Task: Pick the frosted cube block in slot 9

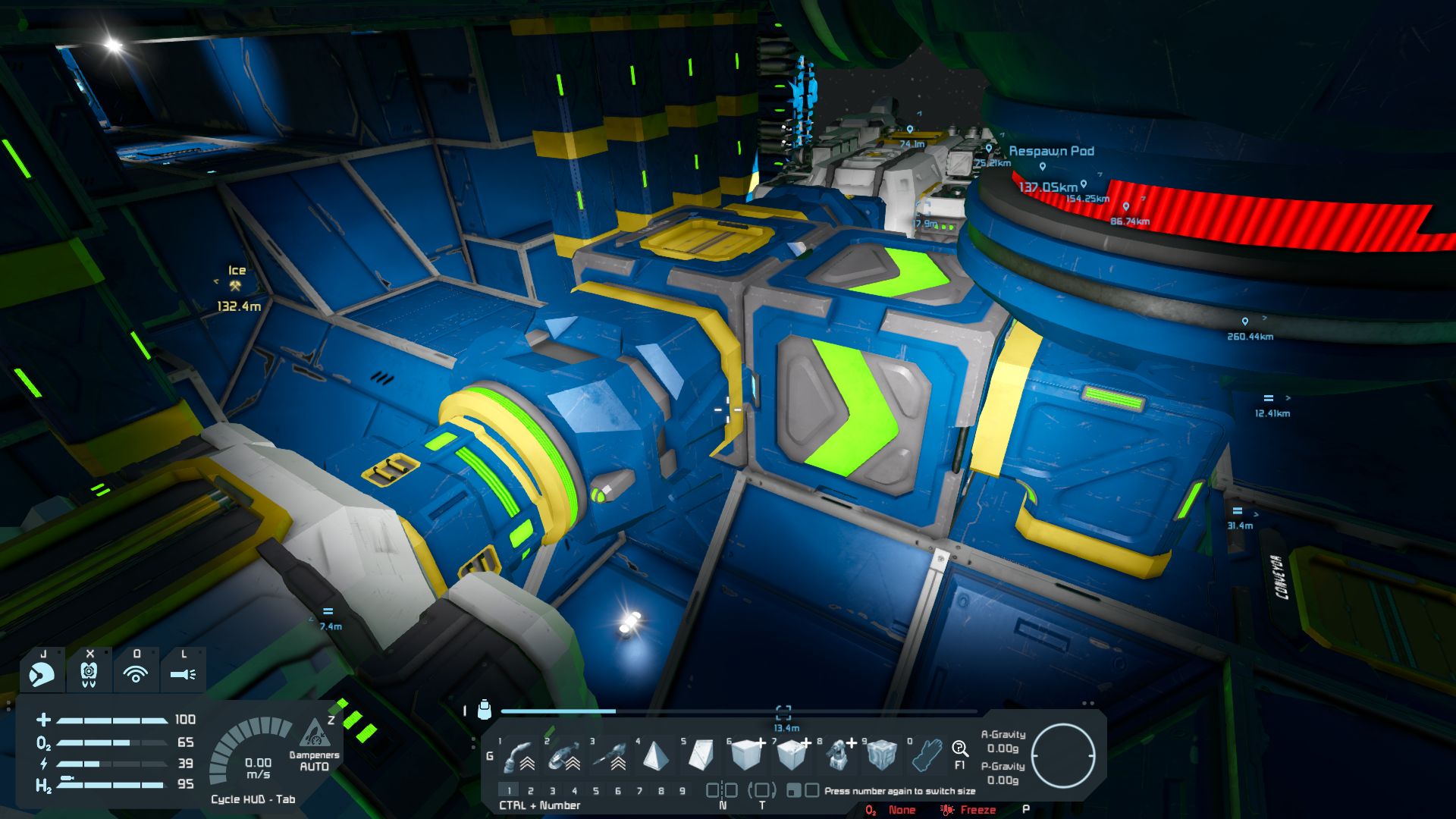Action: point(882,755)
